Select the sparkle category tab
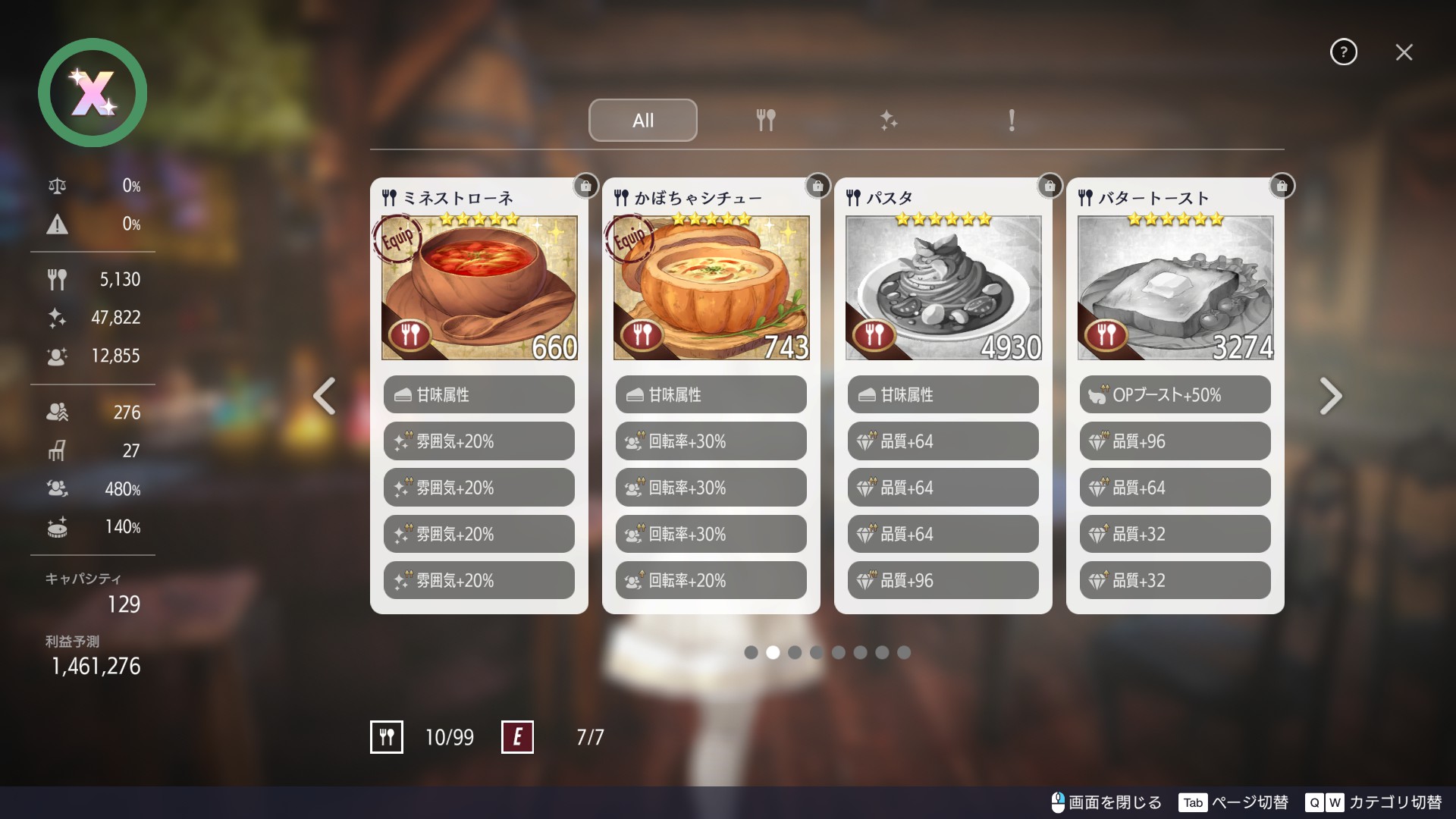This screenshot has width=1456, height=819. 888,120
